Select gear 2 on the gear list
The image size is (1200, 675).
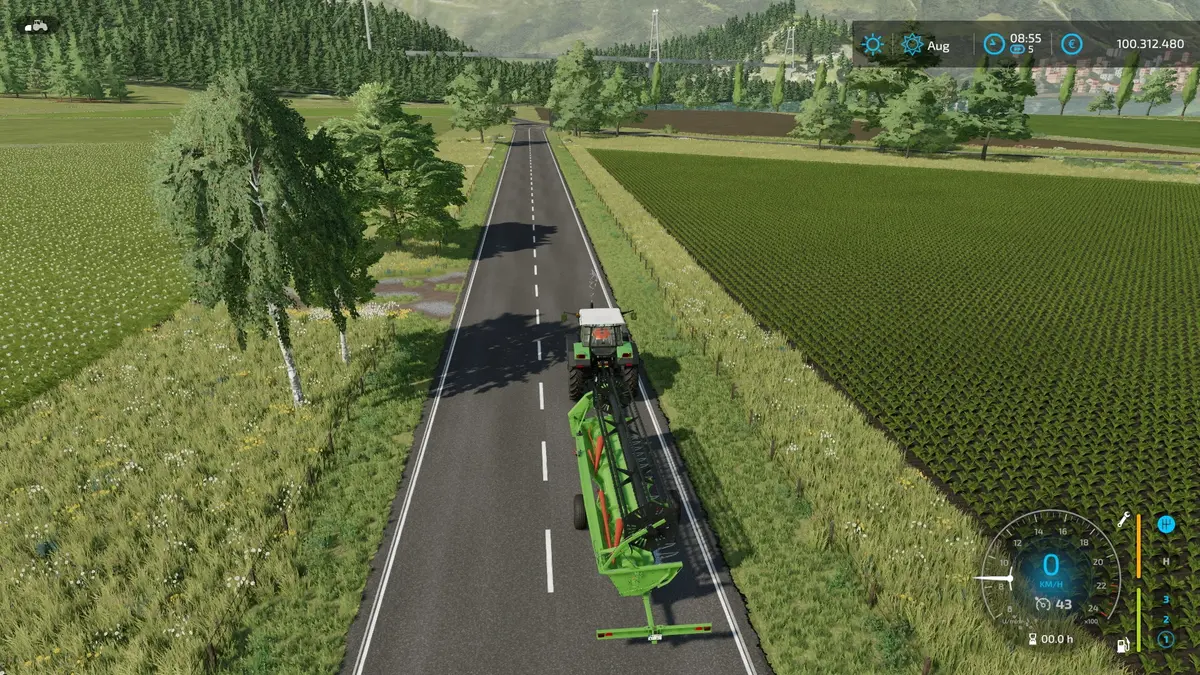pyautogui.click(x=1166, y=619)
